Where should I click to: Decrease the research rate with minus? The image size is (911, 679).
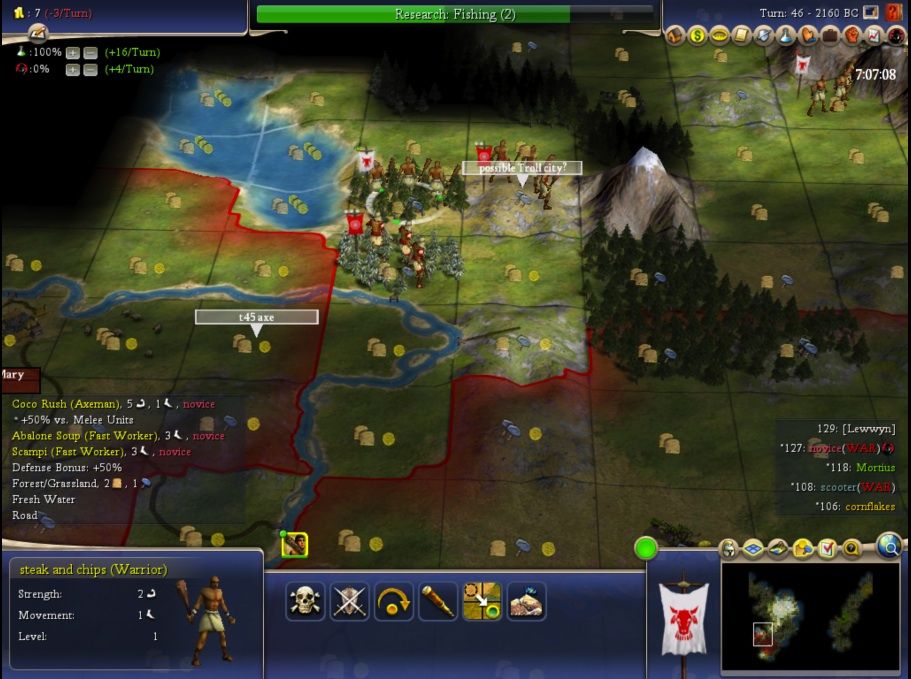pyautogui.click(x=90, y=52)
